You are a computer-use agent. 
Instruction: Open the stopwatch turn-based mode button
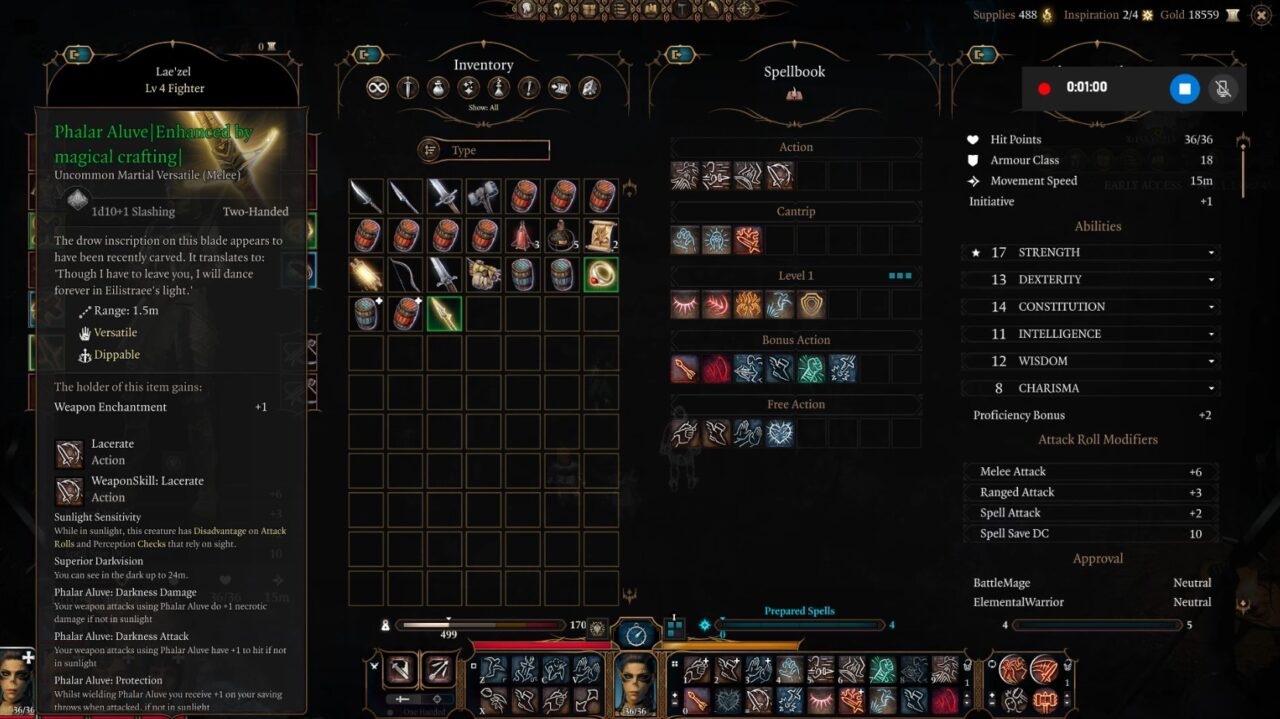pyautogui.click(x=635, y=632)
